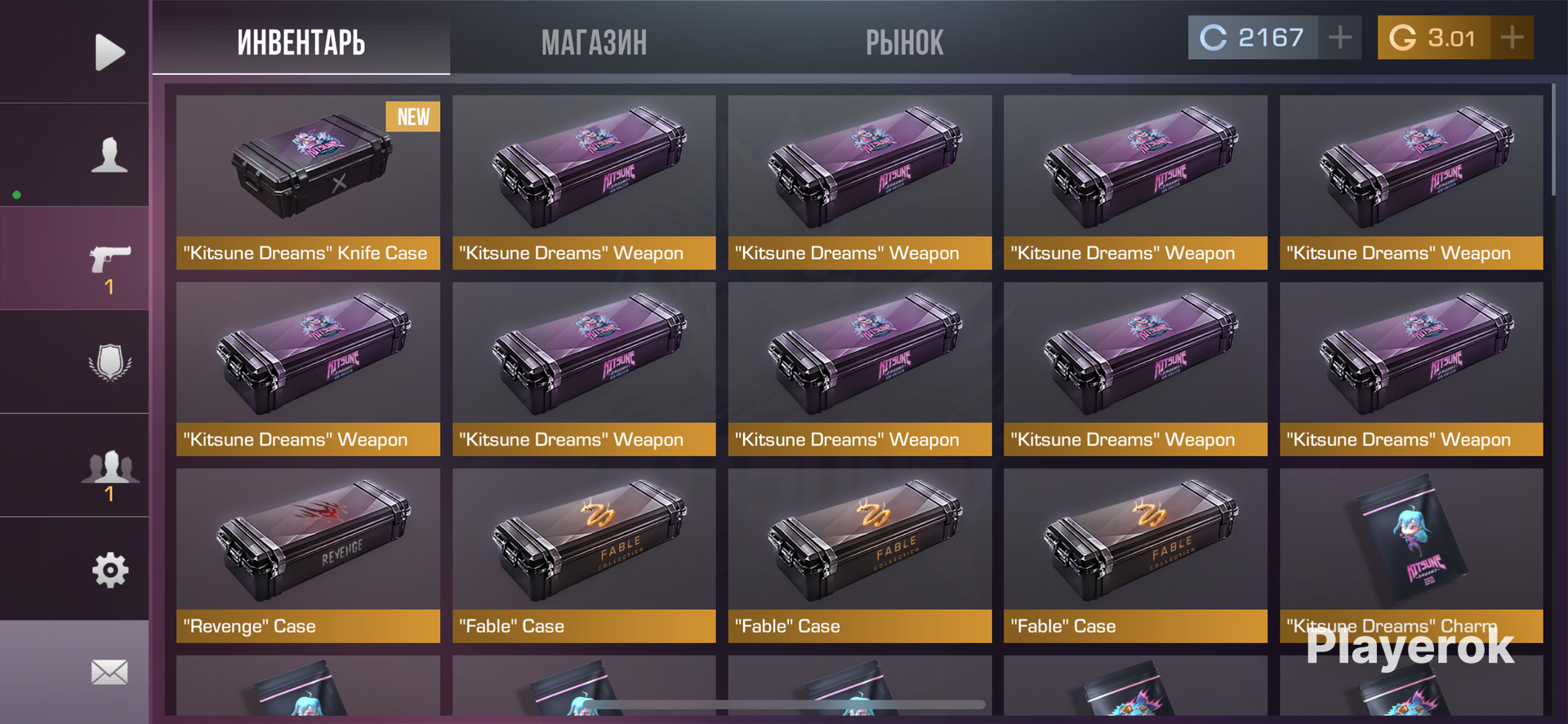
Task: Check mail via the envelope icon
Action: click(109, 673)
